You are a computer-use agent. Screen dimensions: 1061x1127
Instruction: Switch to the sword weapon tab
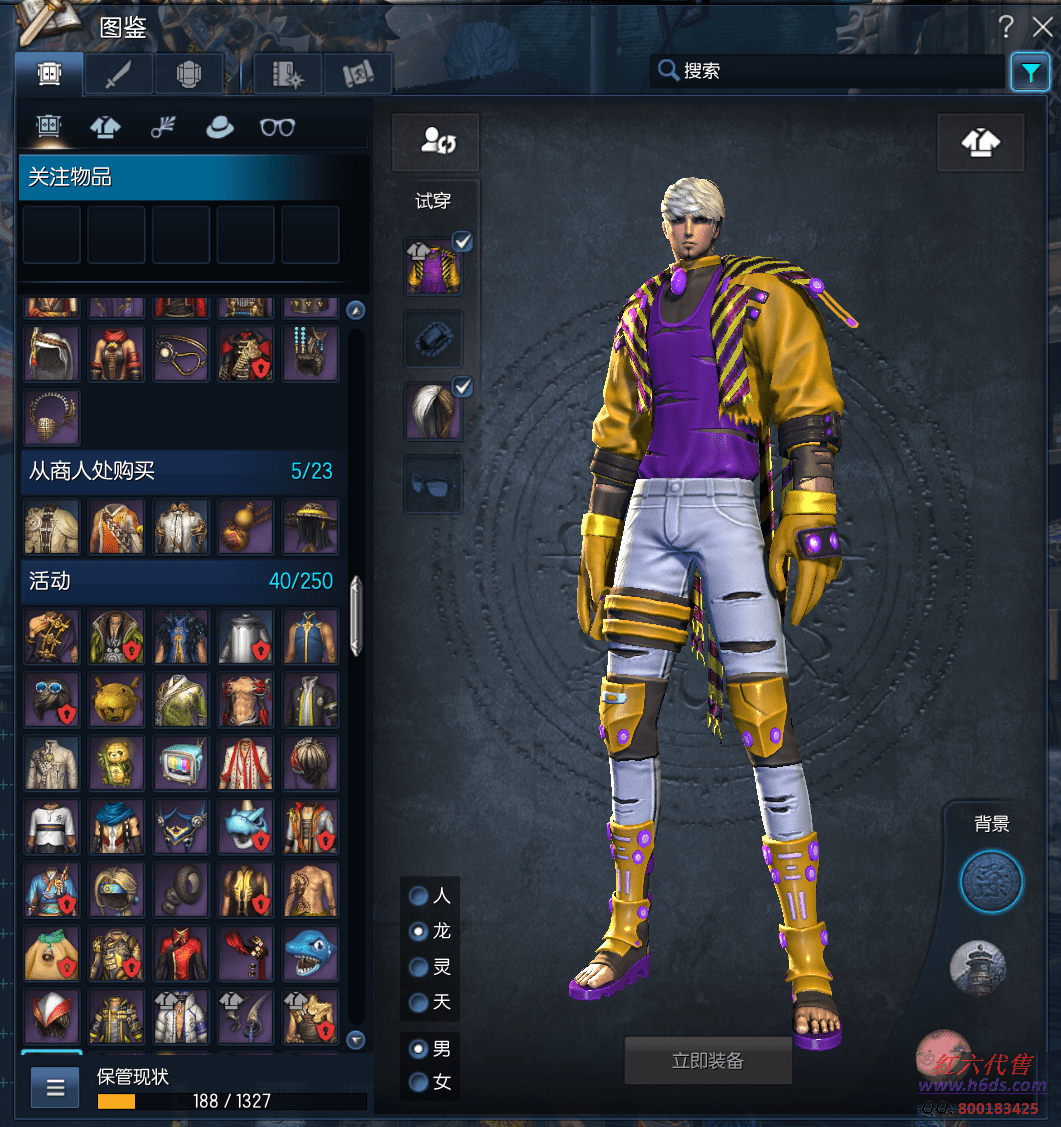(119, 74)
